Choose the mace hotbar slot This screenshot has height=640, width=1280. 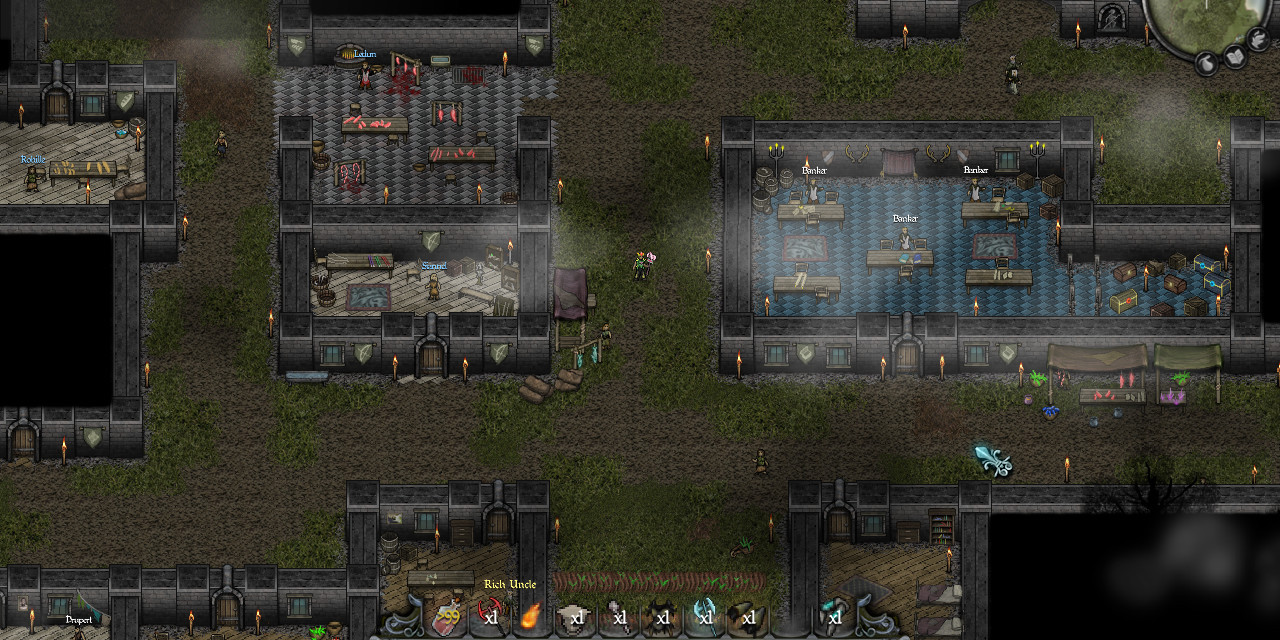pos(619,618)
